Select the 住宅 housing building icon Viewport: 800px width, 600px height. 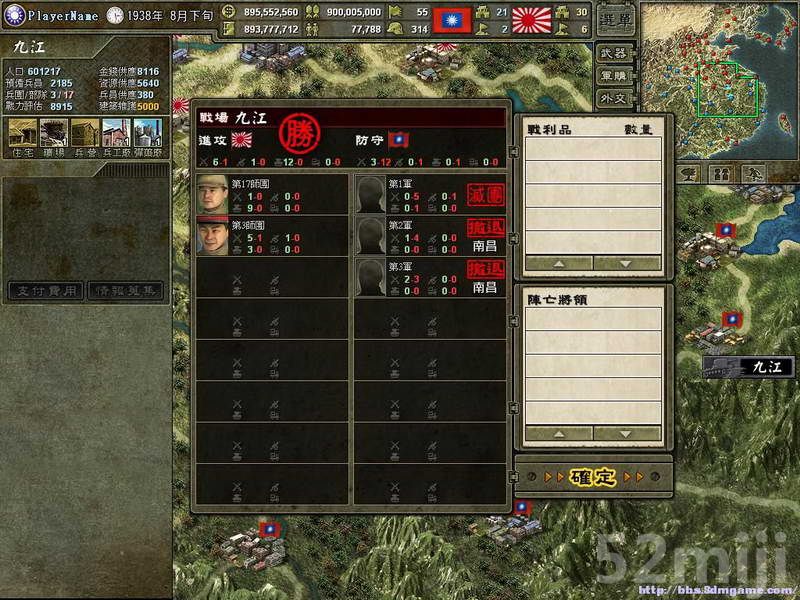(22, 134)
